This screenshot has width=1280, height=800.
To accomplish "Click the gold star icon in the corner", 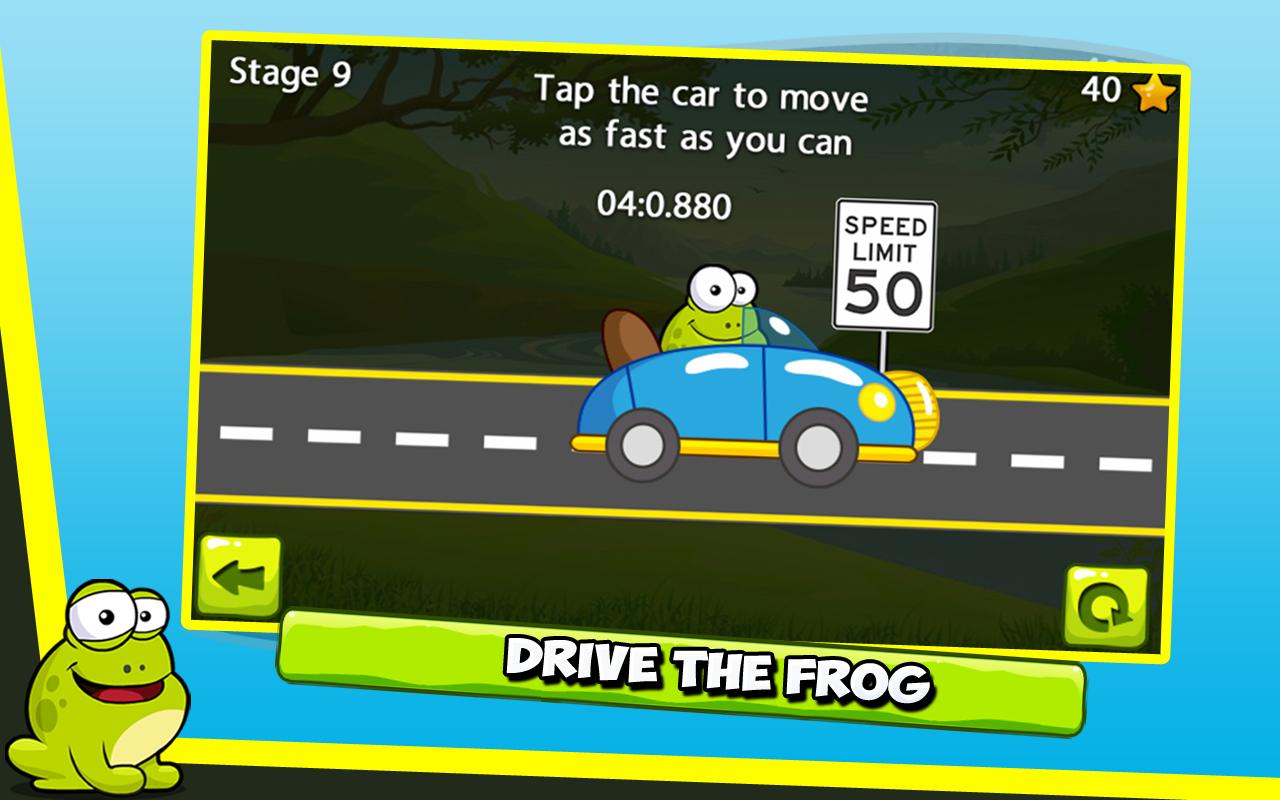I will [x=1150, y=90].
